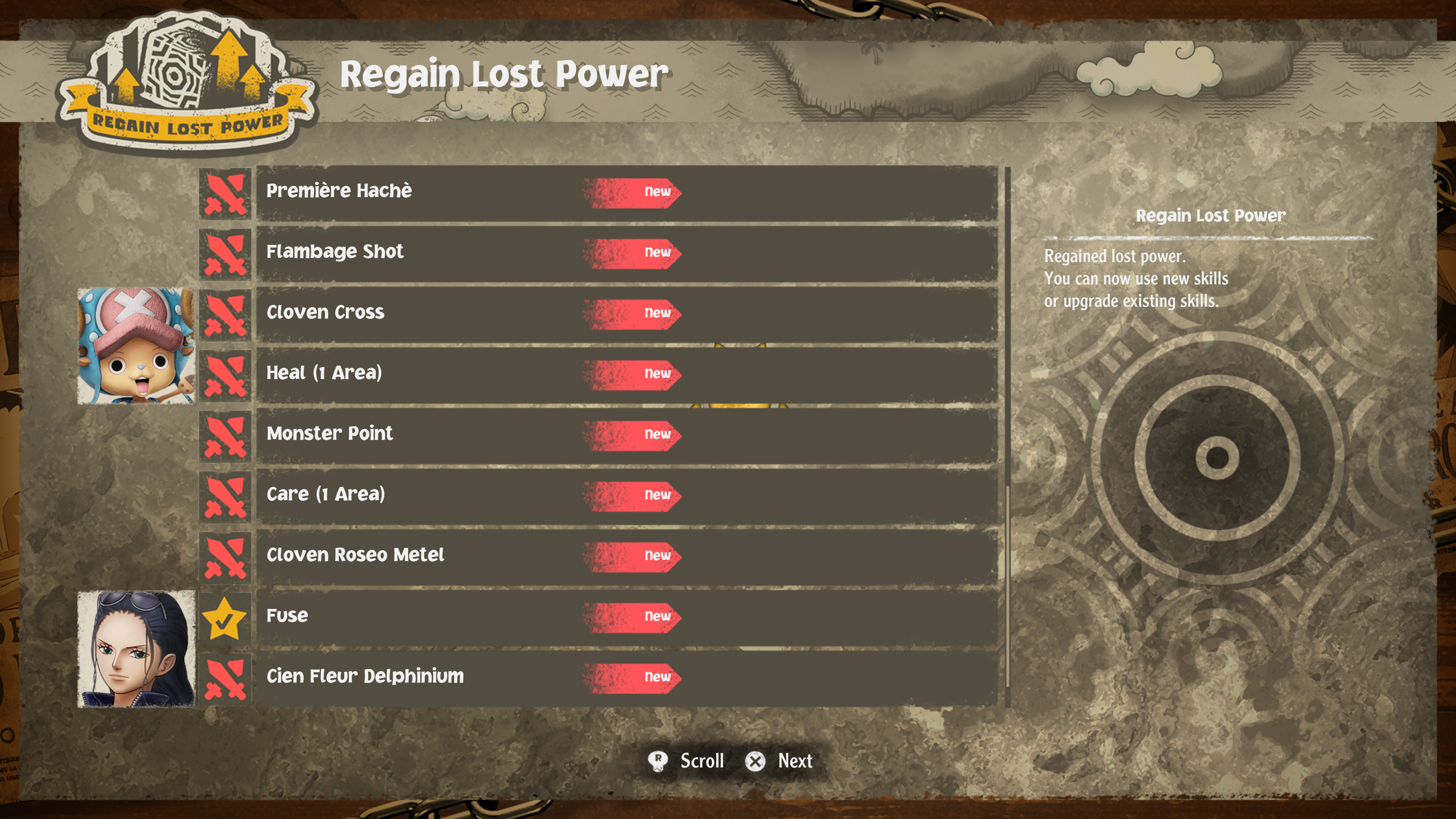Click Chopper's character portrait

136,346
